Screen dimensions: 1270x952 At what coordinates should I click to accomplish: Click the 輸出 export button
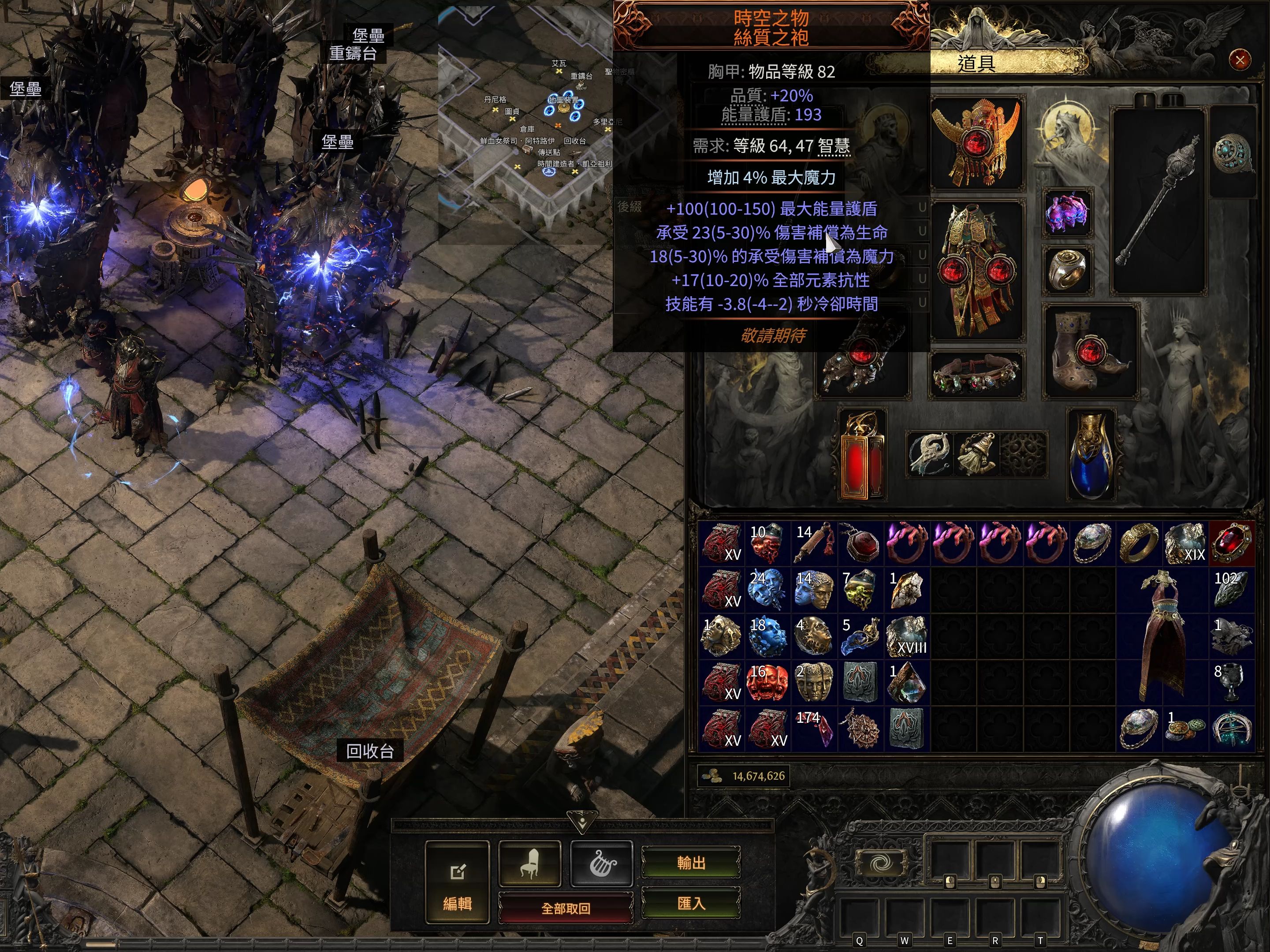coord(691,863)
